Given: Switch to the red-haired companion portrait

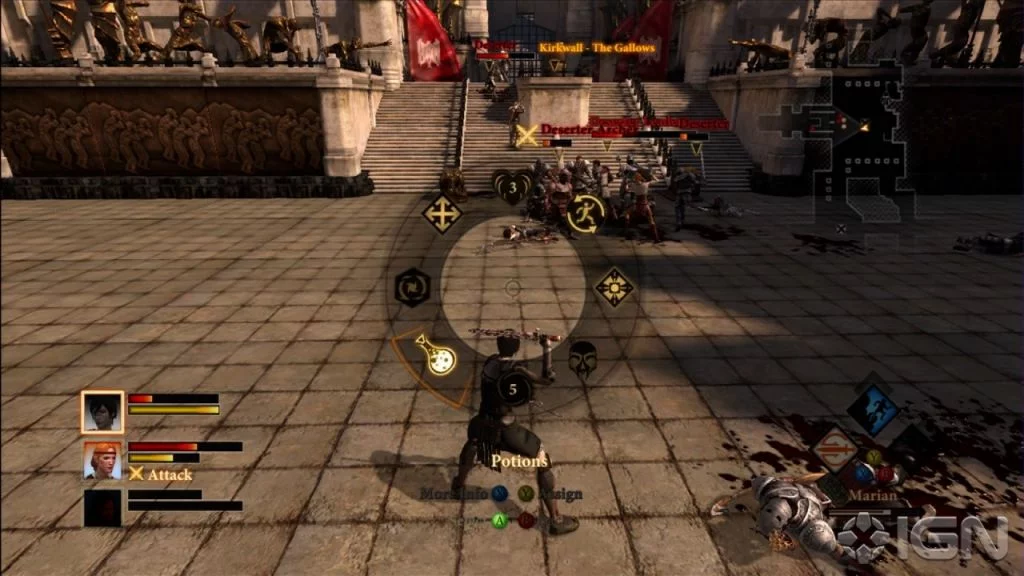Looking at the screenshot, I should (102, 460).
